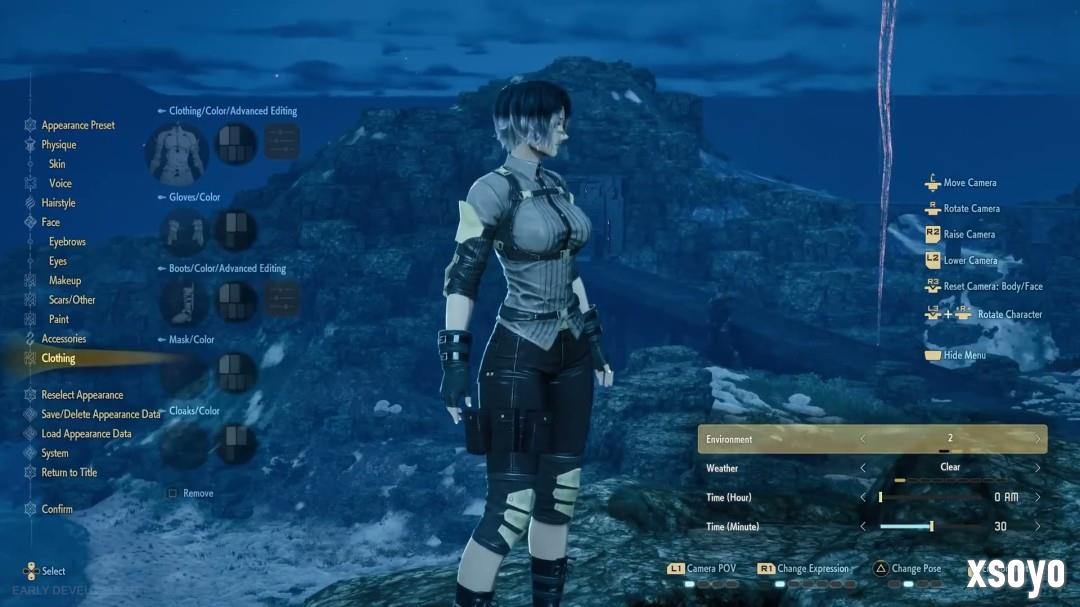Toggle the Remove checkbox
The width and height of the screenshot is (1080, 607).
point(173,494)
